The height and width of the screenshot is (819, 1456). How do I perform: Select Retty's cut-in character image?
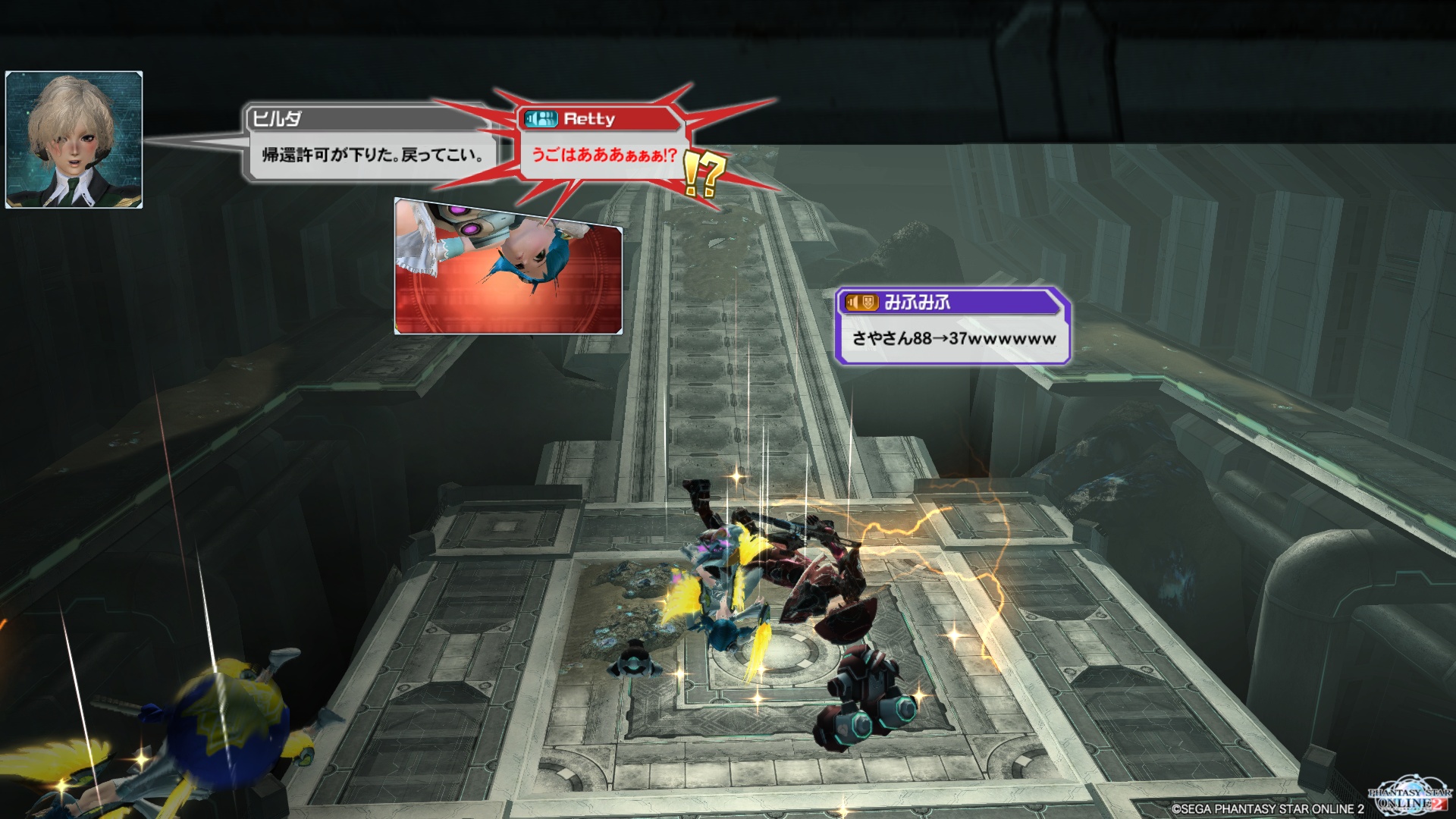click(x=508, y=267)
